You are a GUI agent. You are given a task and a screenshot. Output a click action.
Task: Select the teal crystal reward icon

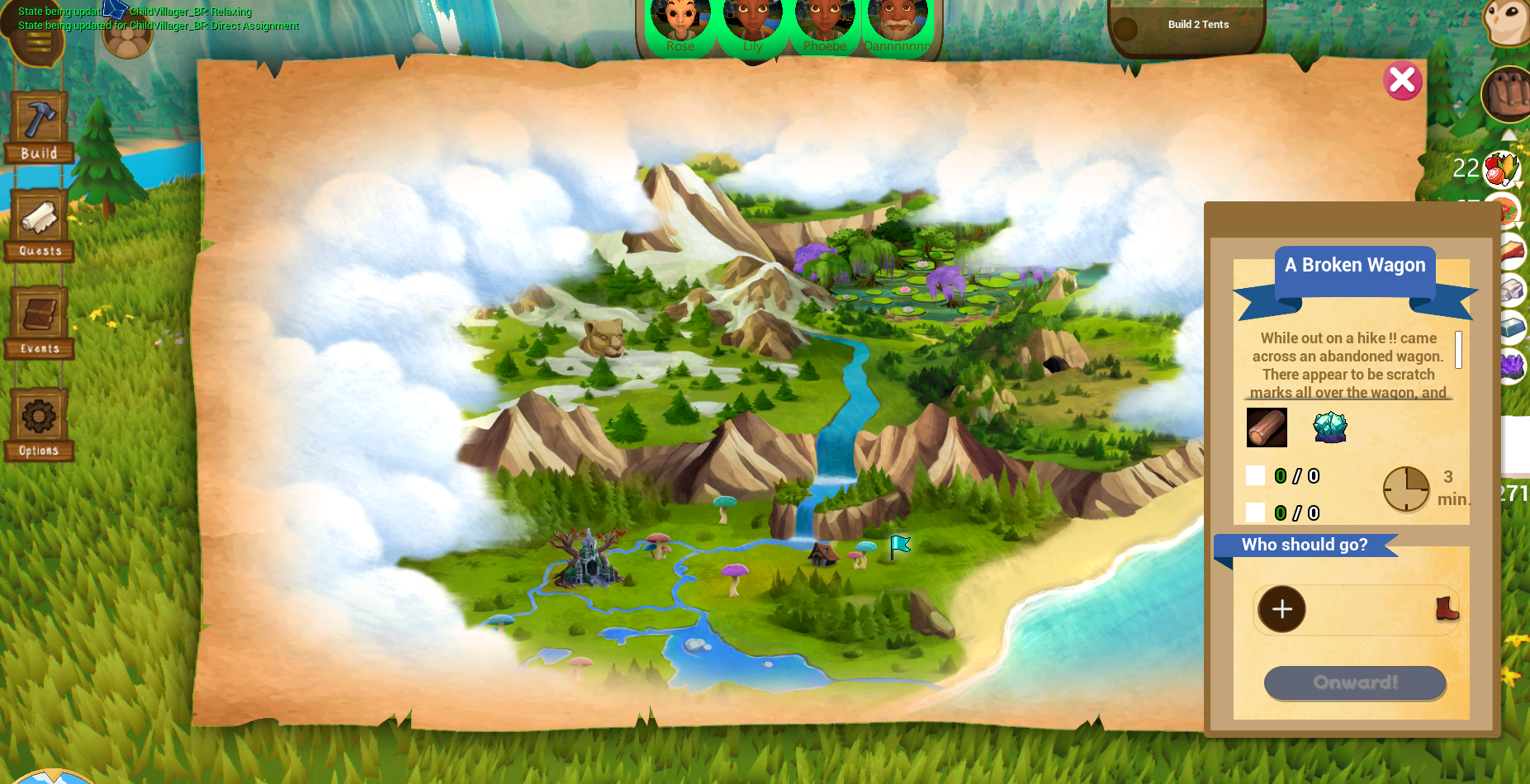point(1329,427)
